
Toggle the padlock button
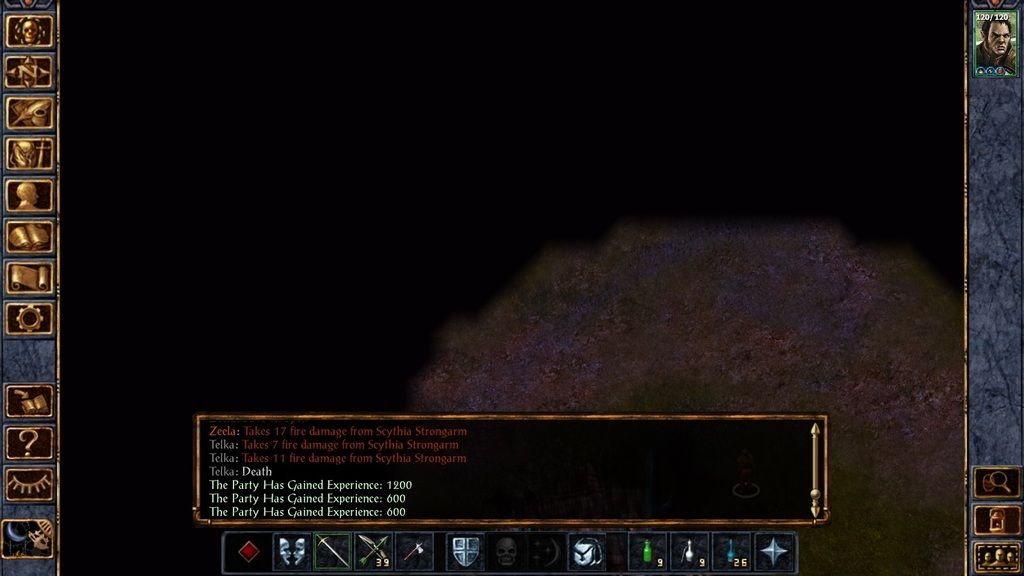tap(996, 520)
